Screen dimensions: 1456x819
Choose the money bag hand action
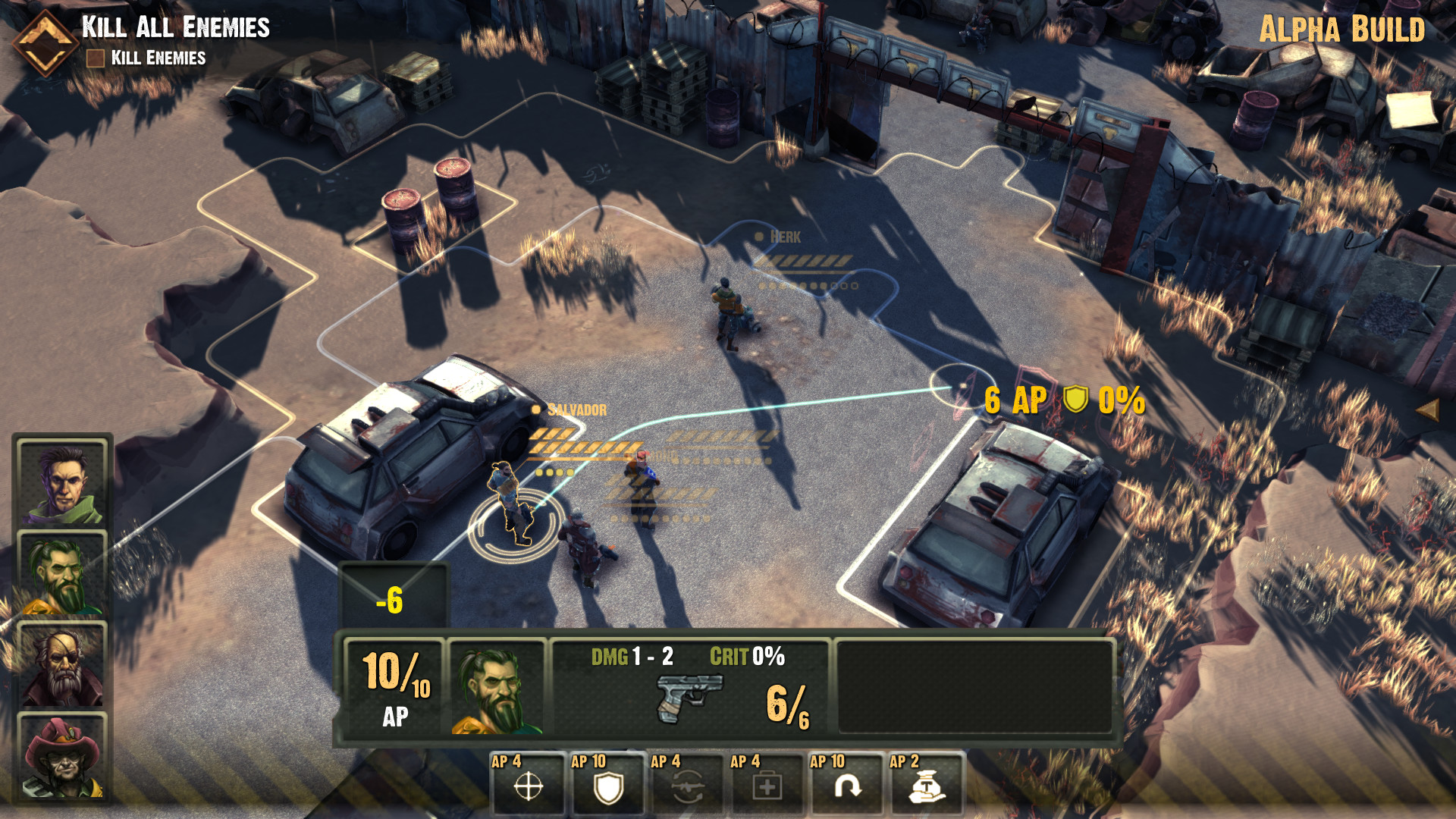[926, 786]
